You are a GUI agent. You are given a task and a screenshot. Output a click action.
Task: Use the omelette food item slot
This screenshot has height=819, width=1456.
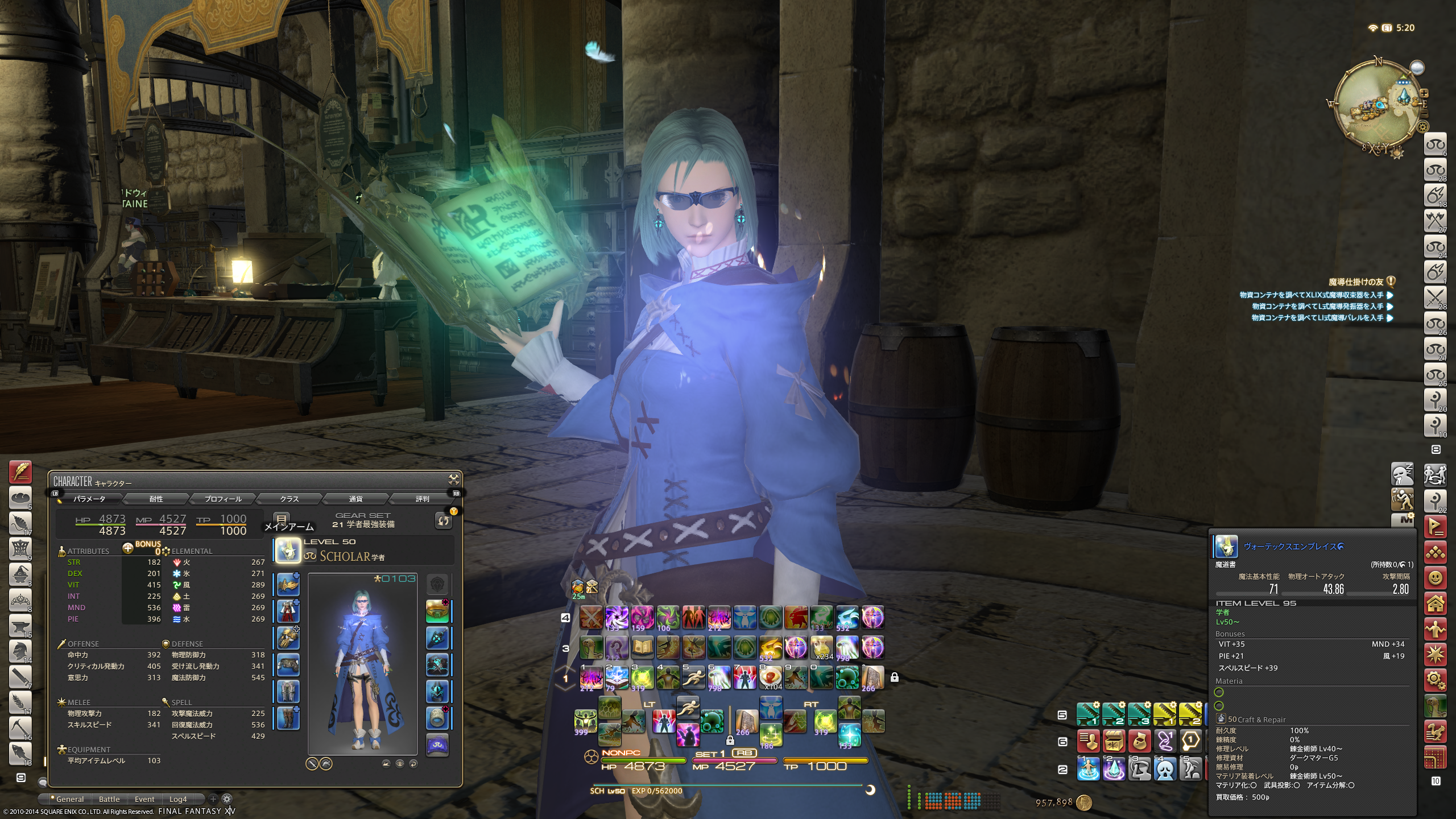coord(770,677)
